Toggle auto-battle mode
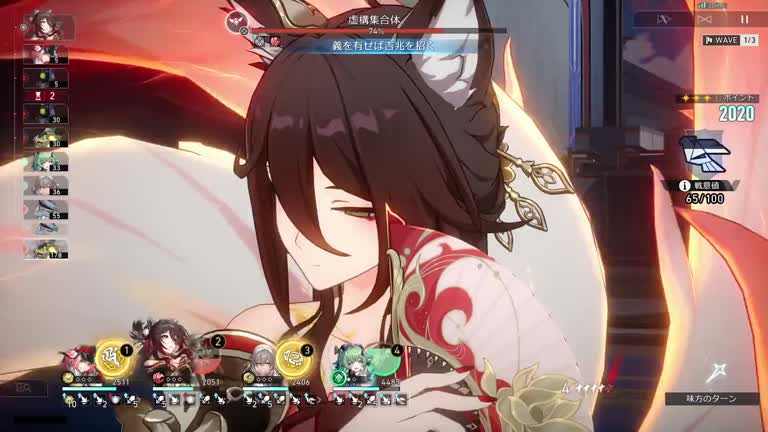This screenshot has height=432, width=768. click(703, 19)
